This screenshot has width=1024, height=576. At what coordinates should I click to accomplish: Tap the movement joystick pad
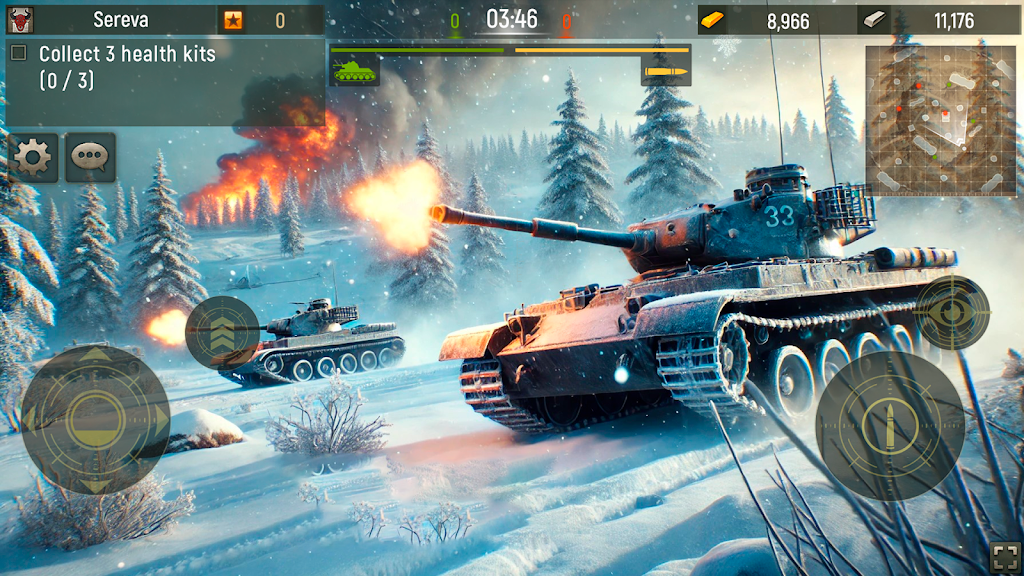(x=95, y=418)
